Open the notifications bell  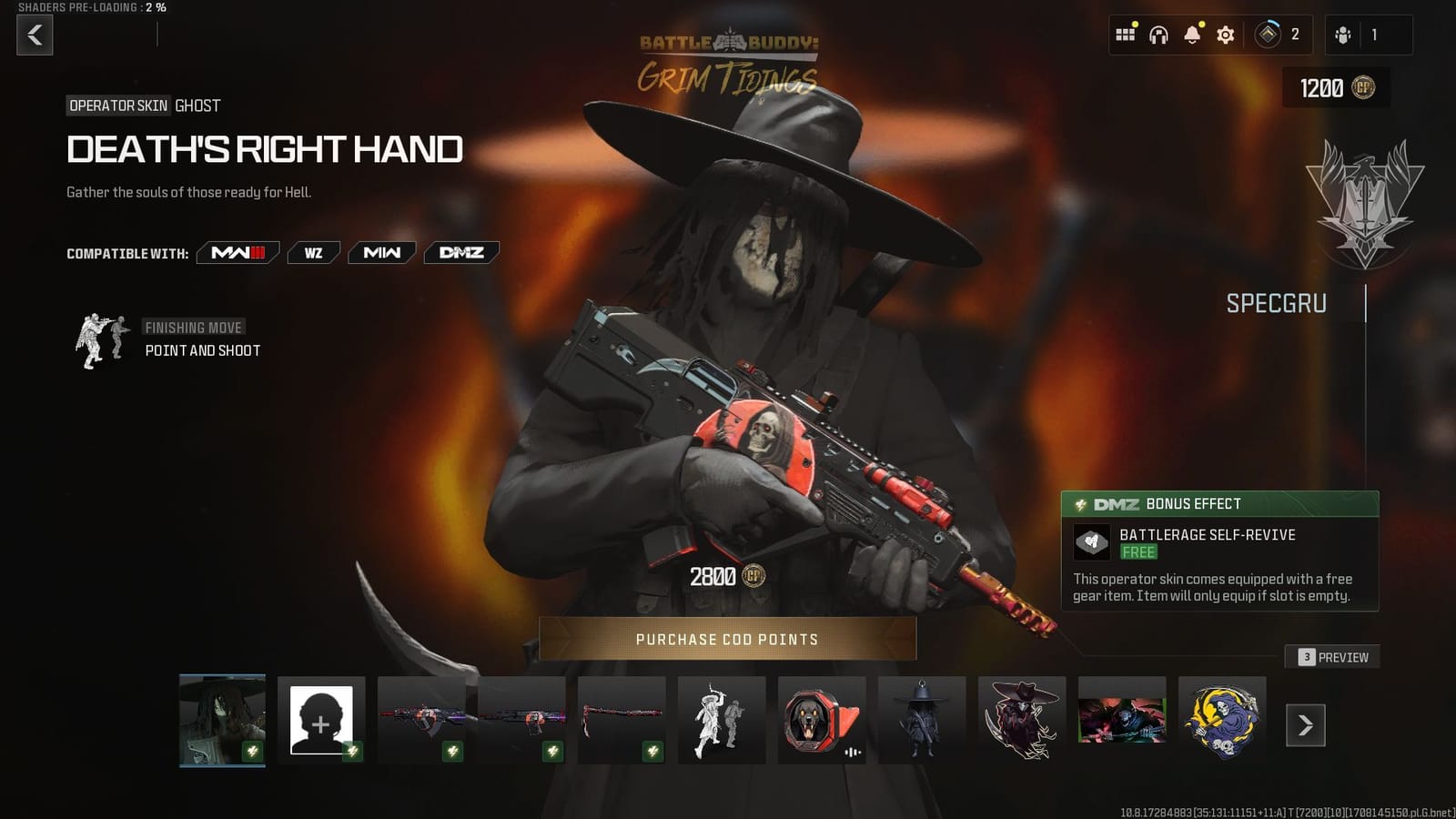(1192, 34)
